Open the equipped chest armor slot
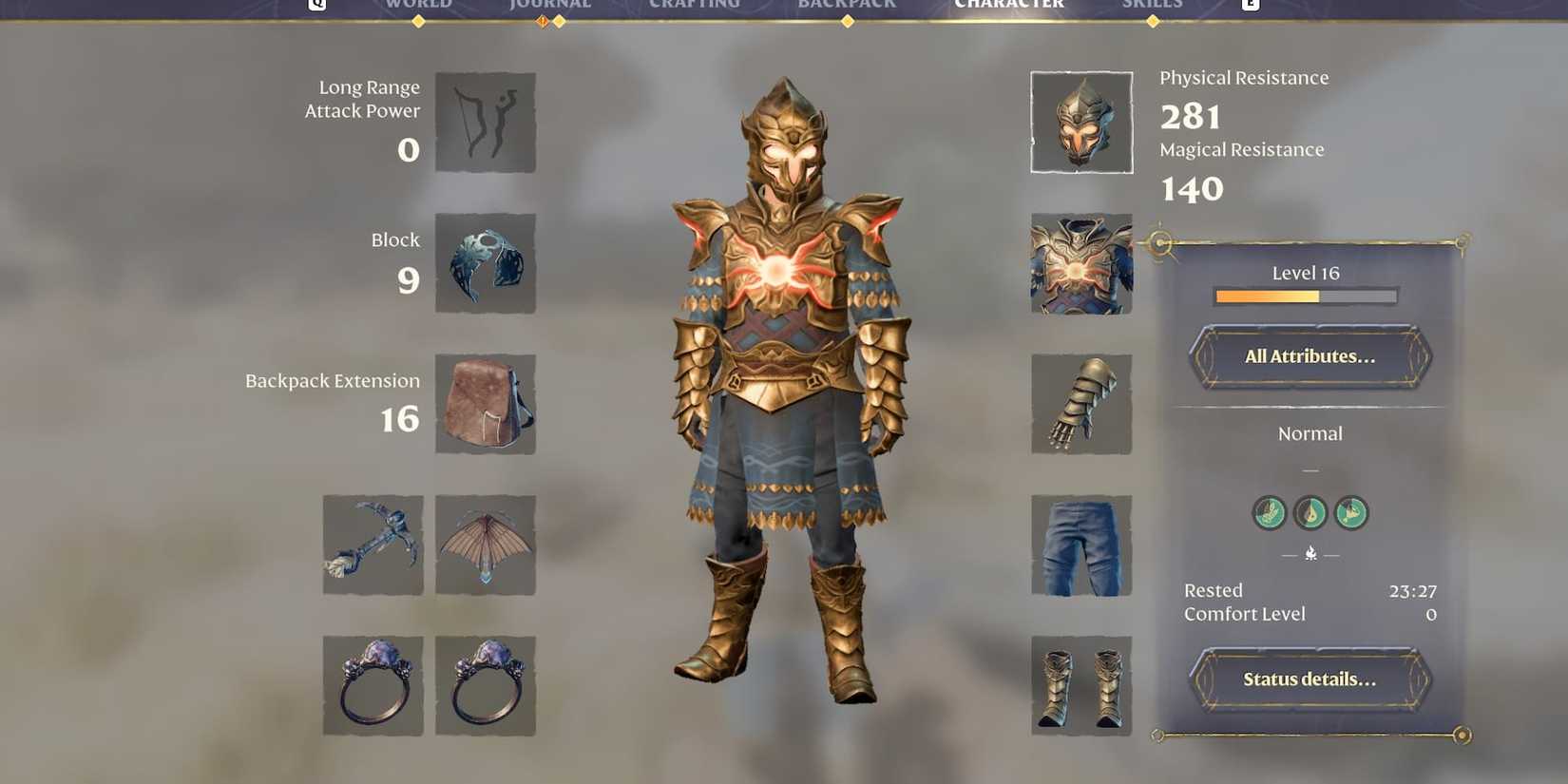 1080,263
